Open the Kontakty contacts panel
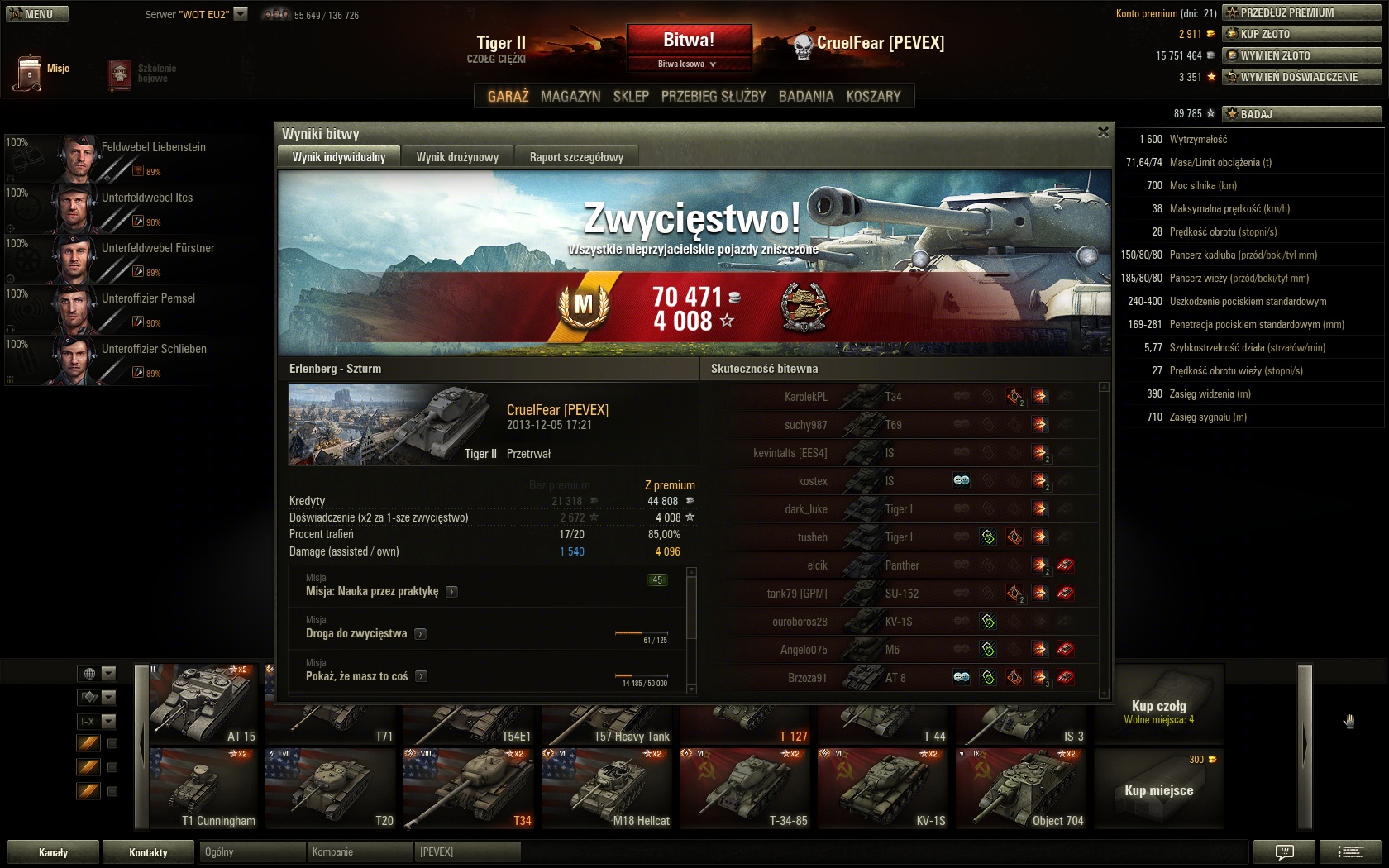This screenshot has height=868, width=1389. [x=148, y=852]
